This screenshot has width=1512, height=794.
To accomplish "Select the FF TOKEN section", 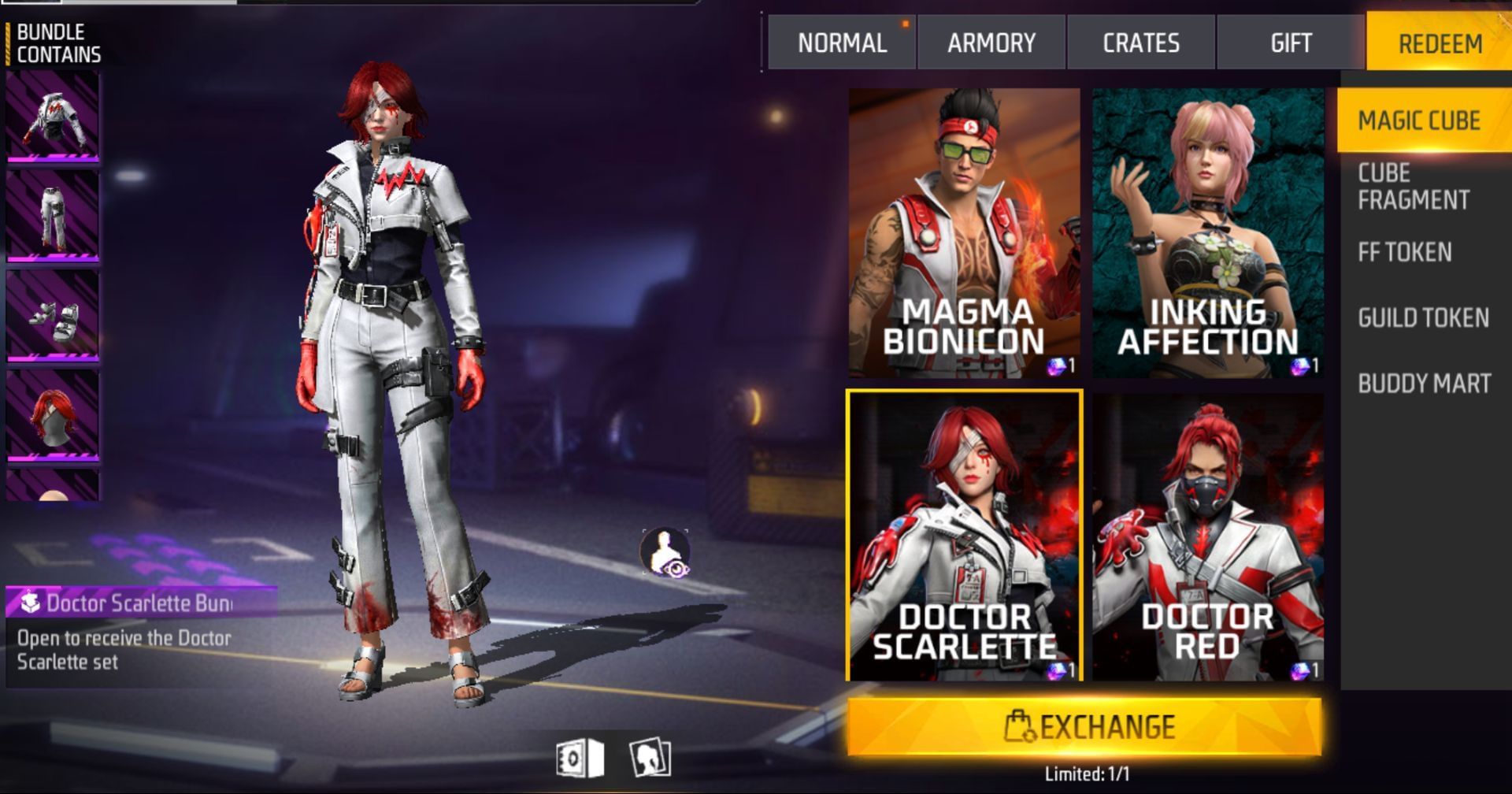I will (x=1403, y=252).
